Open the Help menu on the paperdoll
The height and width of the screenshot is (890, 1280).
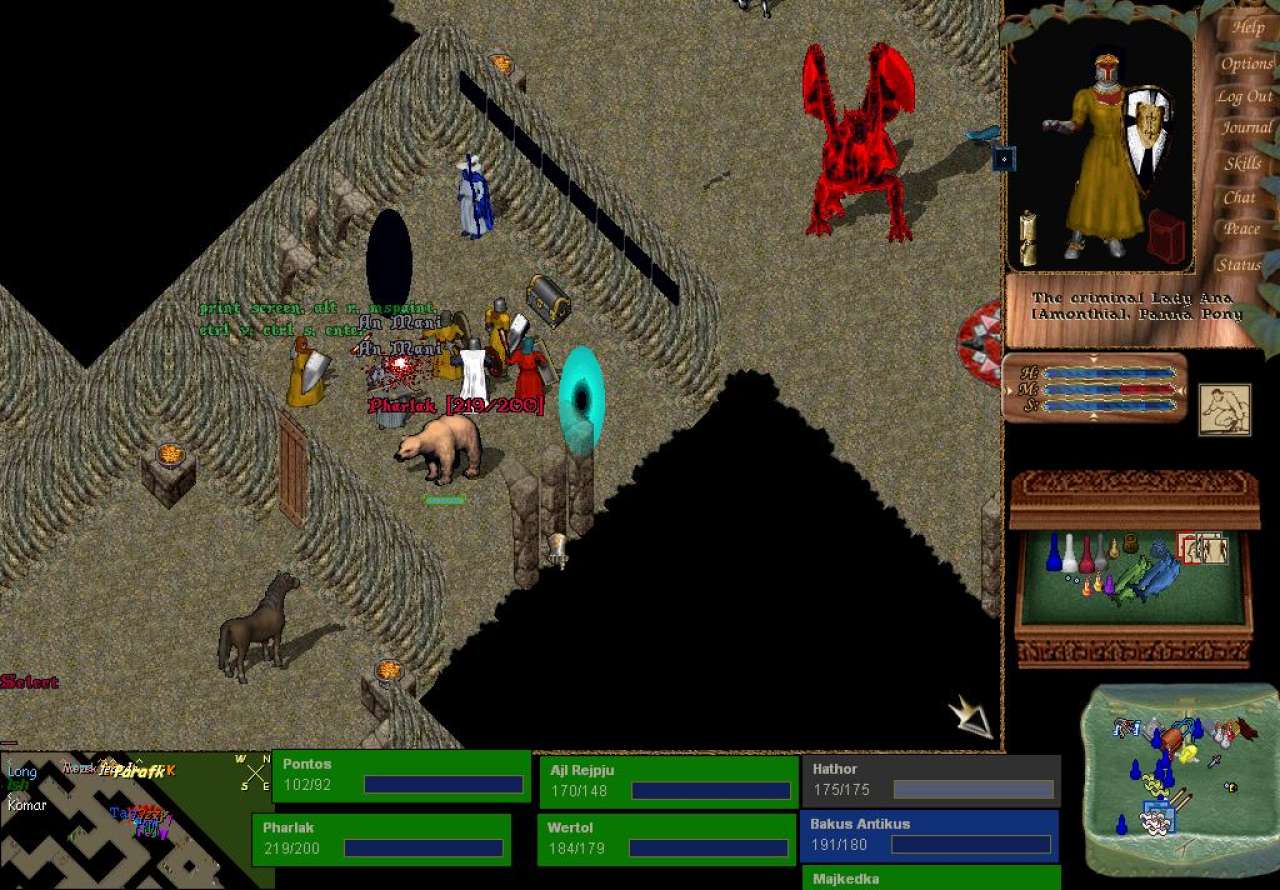pos(1247,29)
